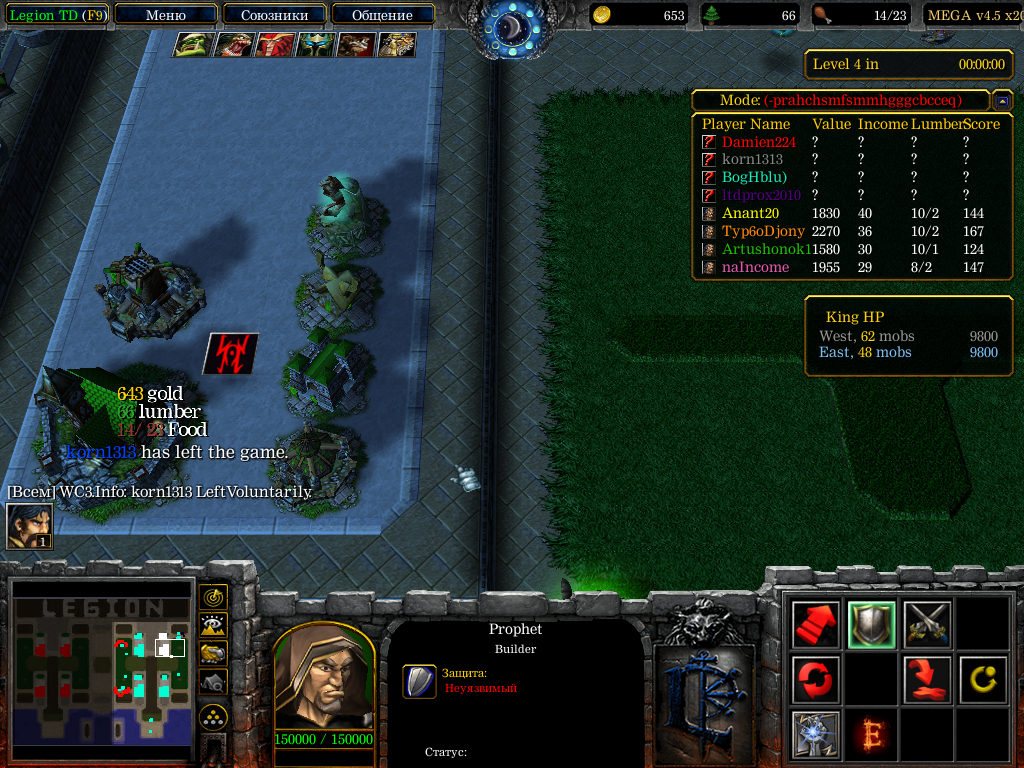1024x768 pixels.
Task: Select the Prophet builder hero icon
Action: (29, 526)
